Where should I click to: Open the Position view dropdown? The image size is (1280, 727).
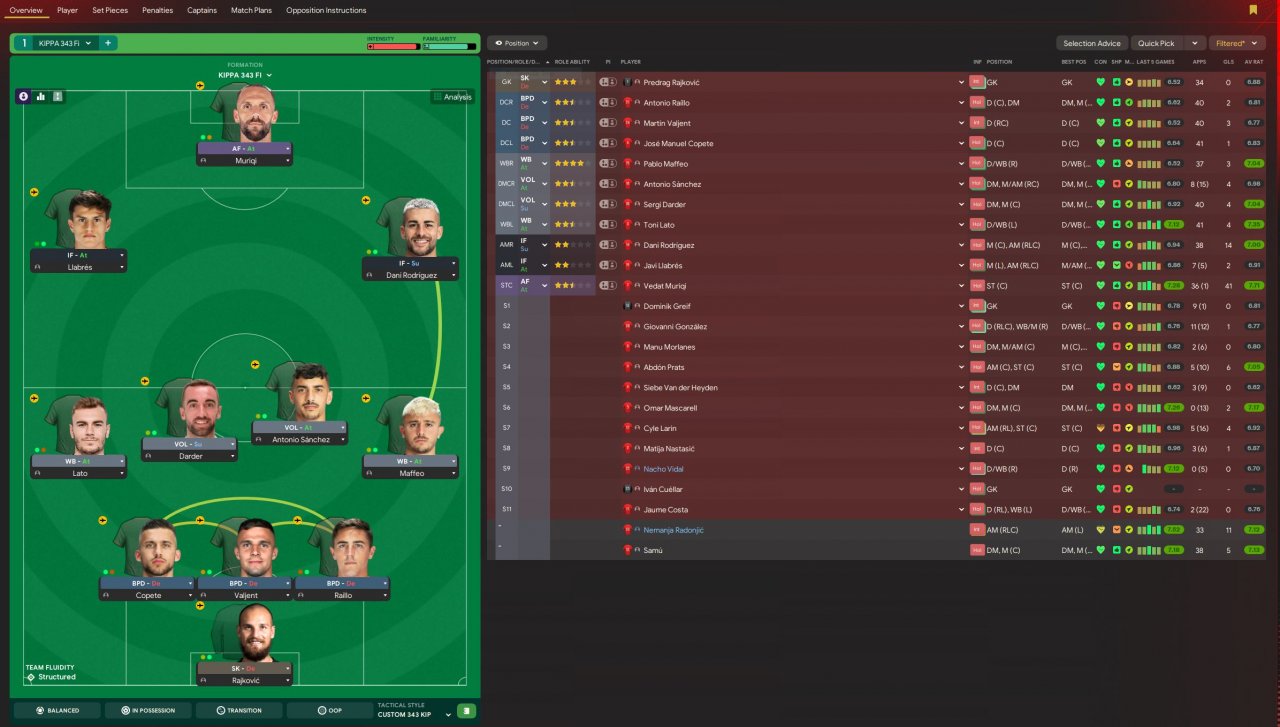517,43
